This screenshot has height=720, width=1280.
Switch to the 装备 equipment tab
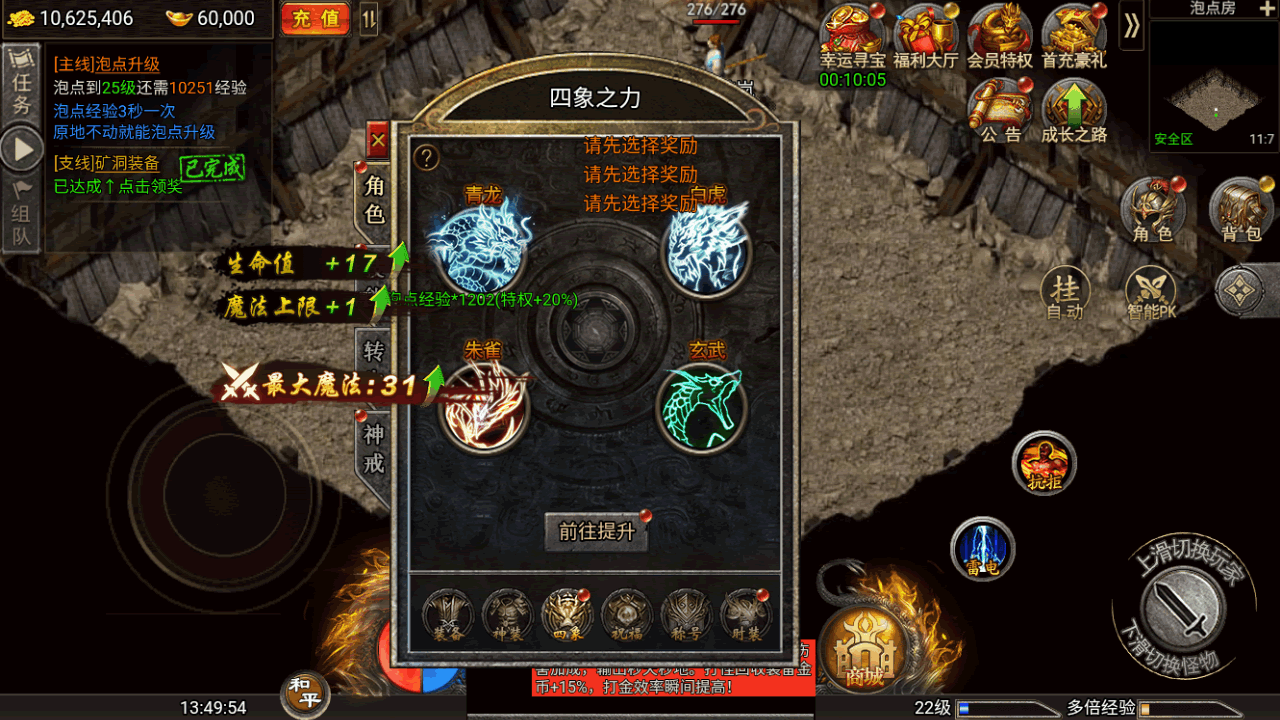point(447,613)
